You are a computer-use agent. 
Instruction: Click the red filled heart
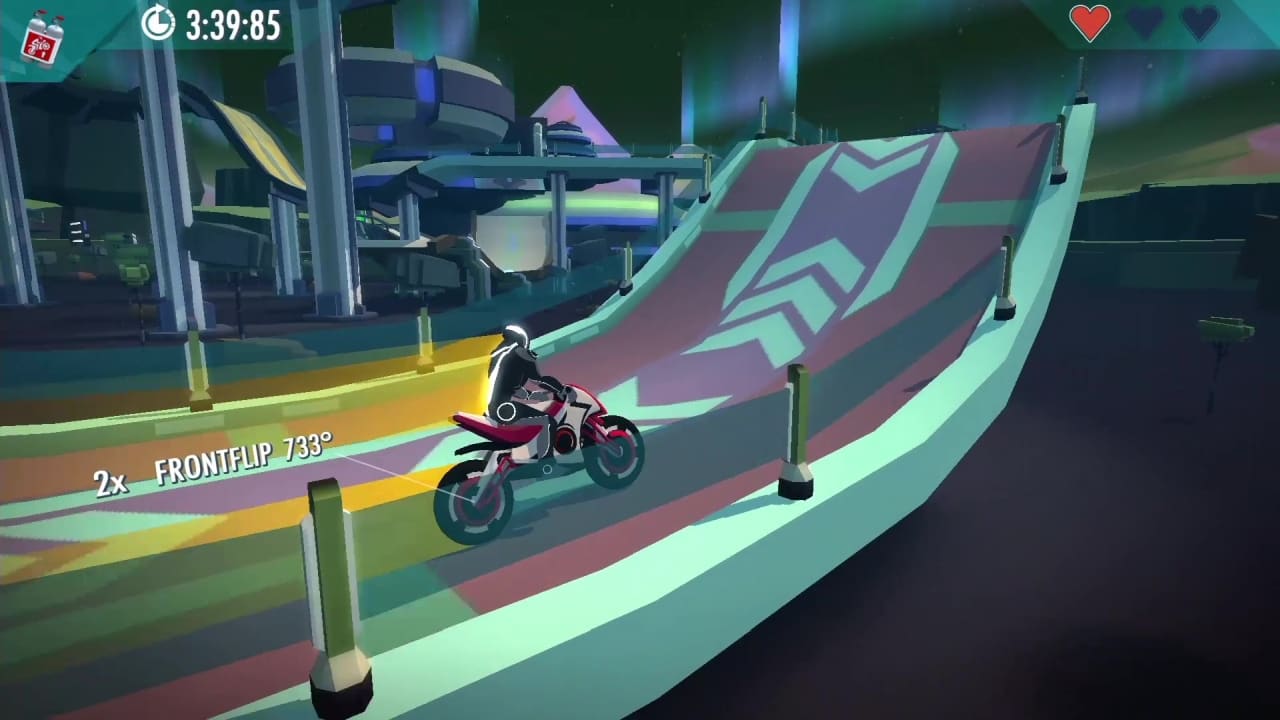[1092, 22]
